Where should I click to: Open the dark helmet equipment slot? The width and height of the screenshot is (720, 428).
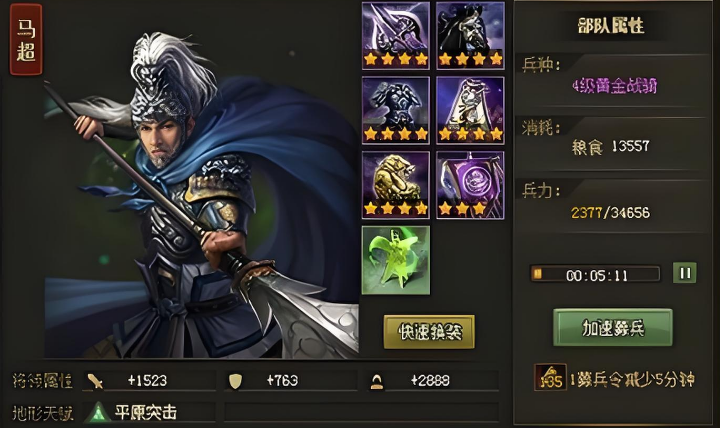point(470,35)
